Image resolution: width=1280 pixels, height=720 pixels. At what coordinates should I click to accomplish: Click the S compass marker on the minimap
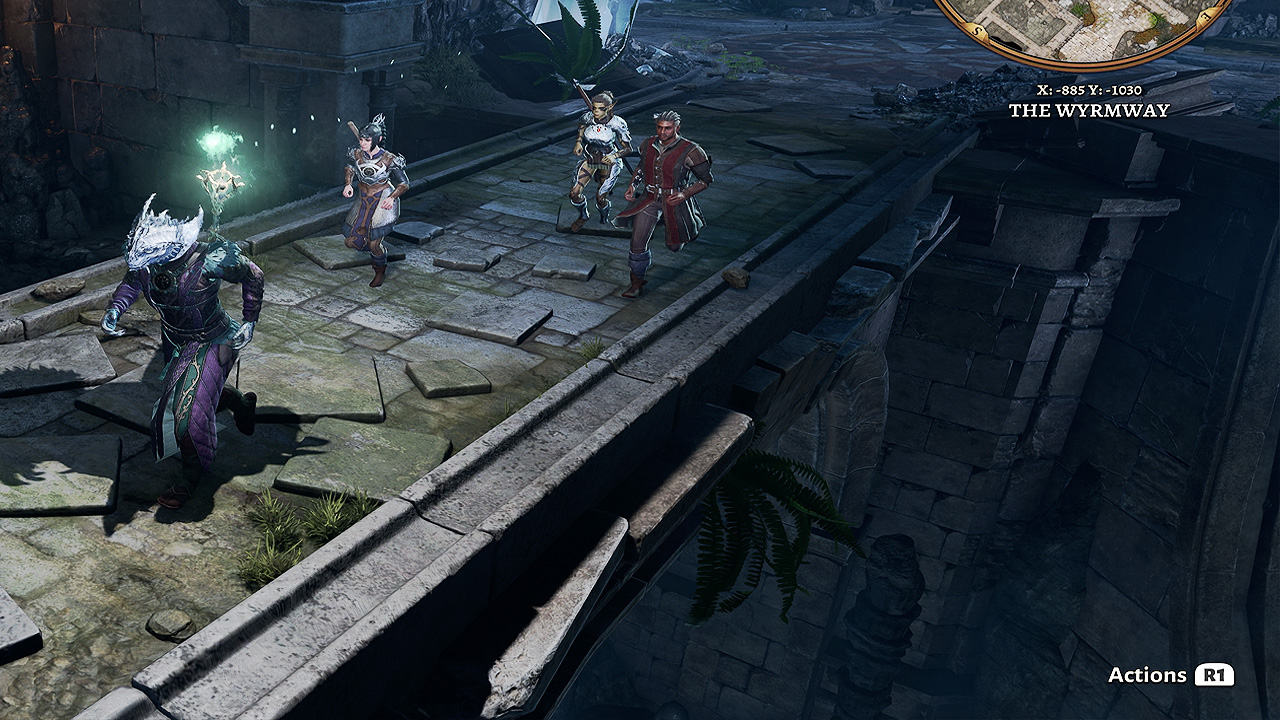click(976, 29)
